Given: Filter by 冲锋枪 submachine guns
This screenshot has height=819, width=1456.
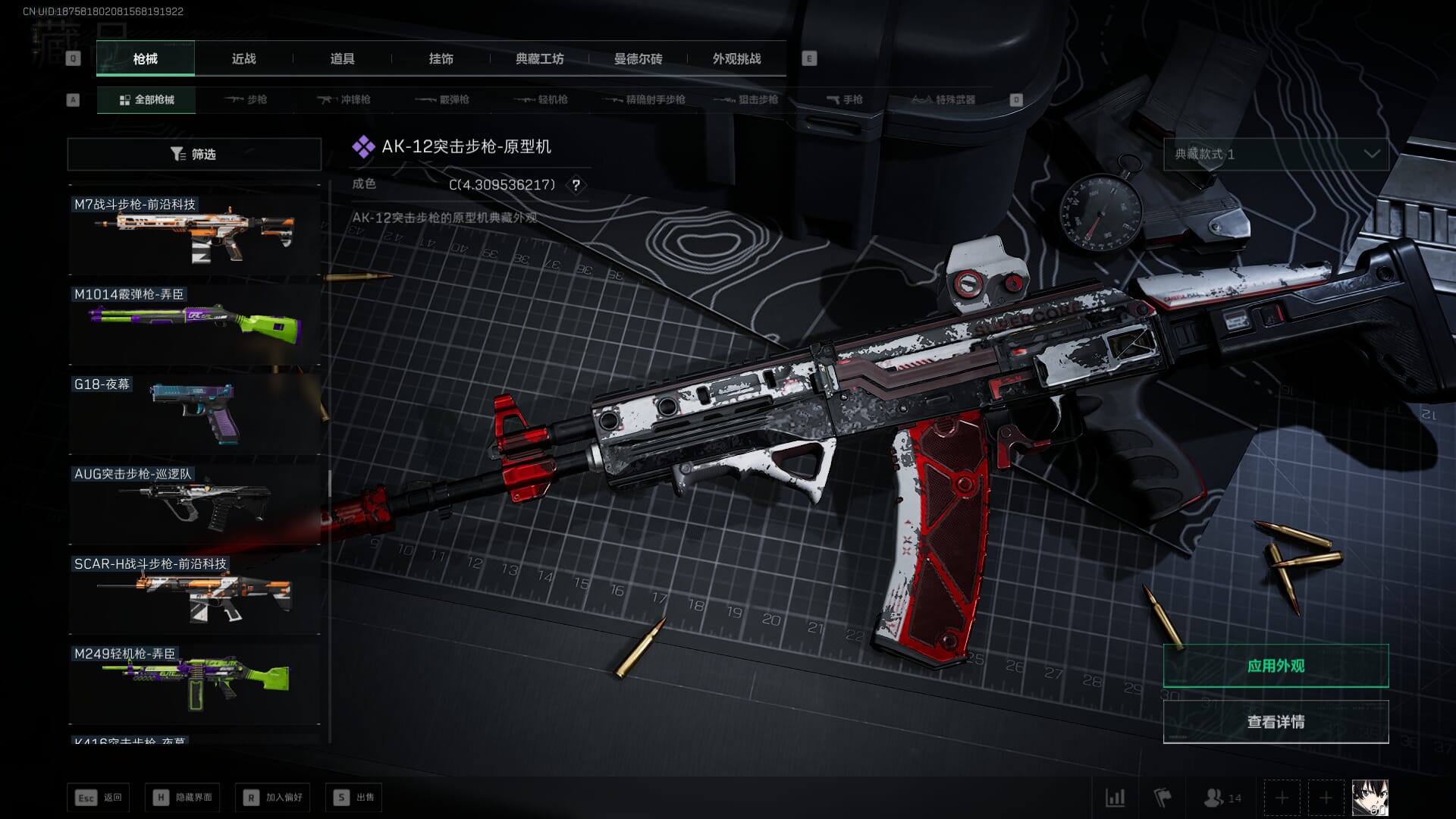Looking at the screenshot, I should 345,99.
